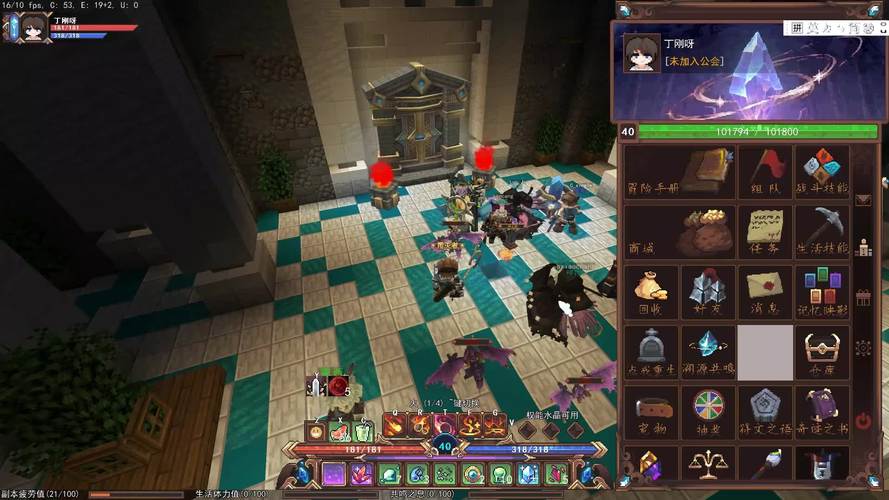Choose the tombstone respawn option

coord(651,352)
